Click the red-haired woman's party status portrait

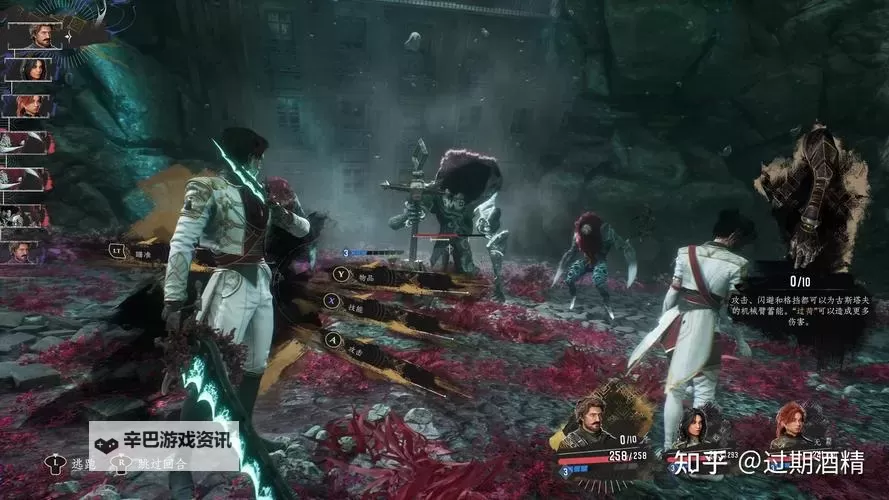pos(789,424)
